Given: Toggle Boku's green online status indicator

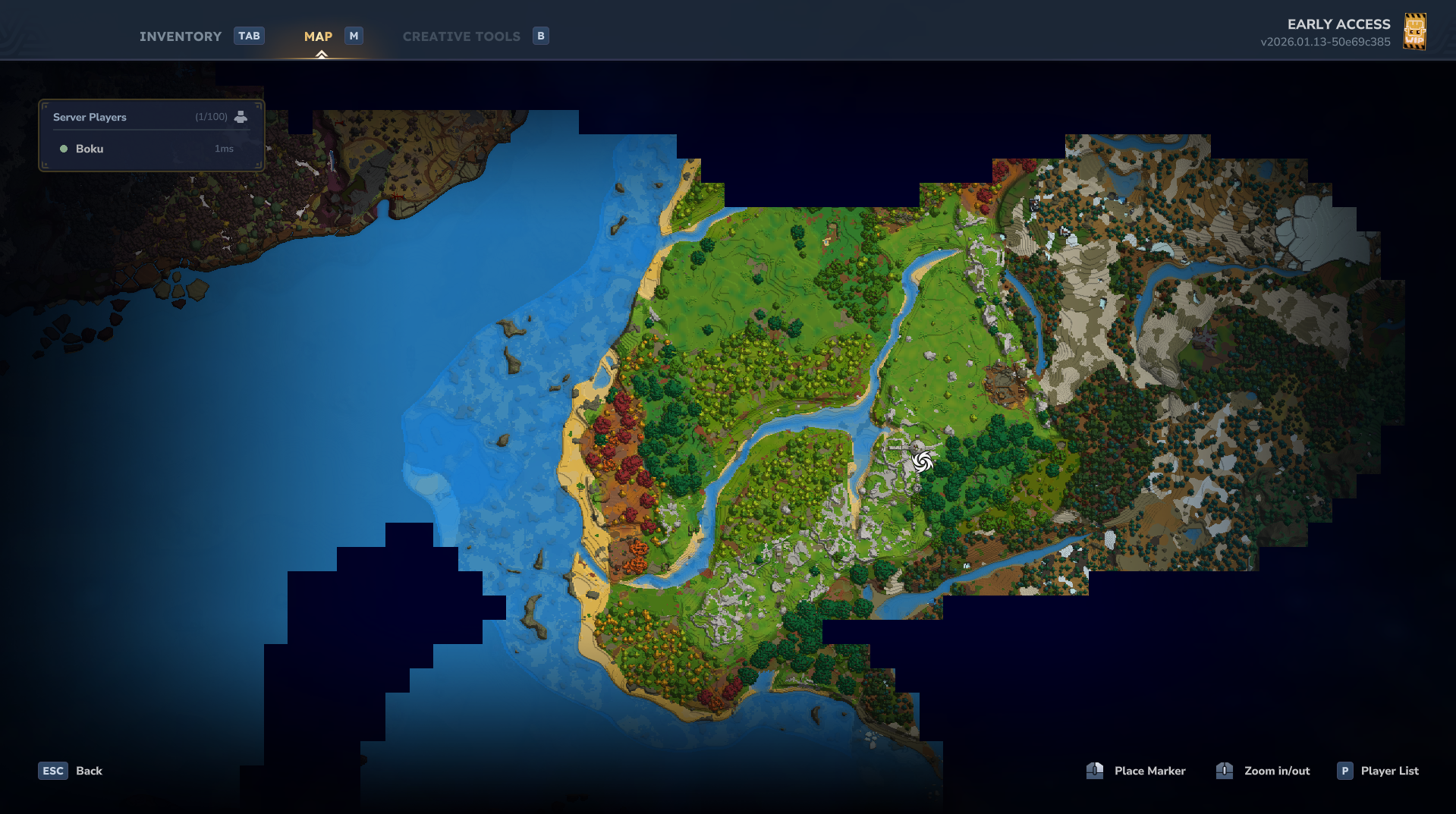Looking at the screenshot, I should [64, 149].
